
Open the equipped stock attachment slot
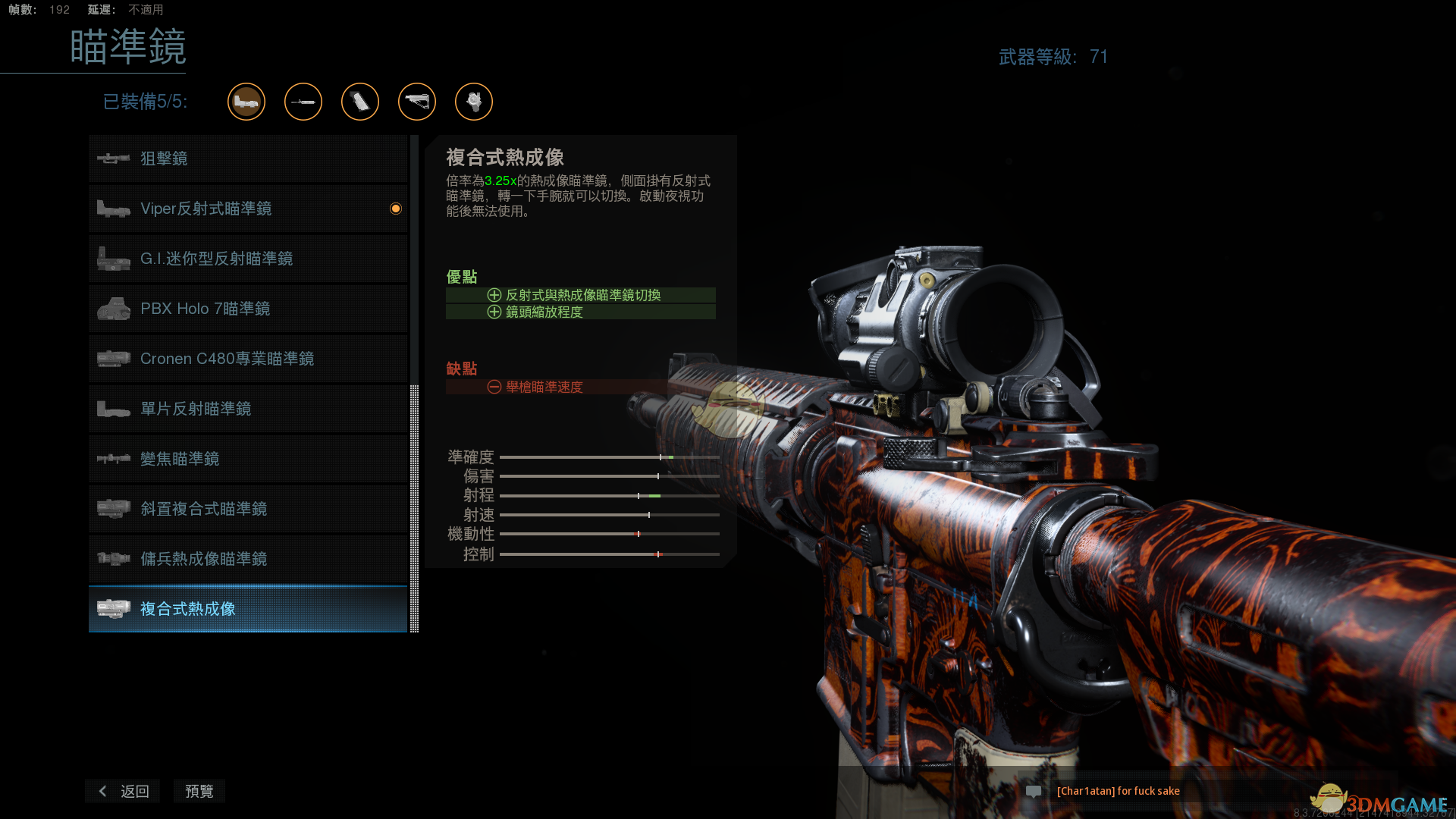(417, 102)
